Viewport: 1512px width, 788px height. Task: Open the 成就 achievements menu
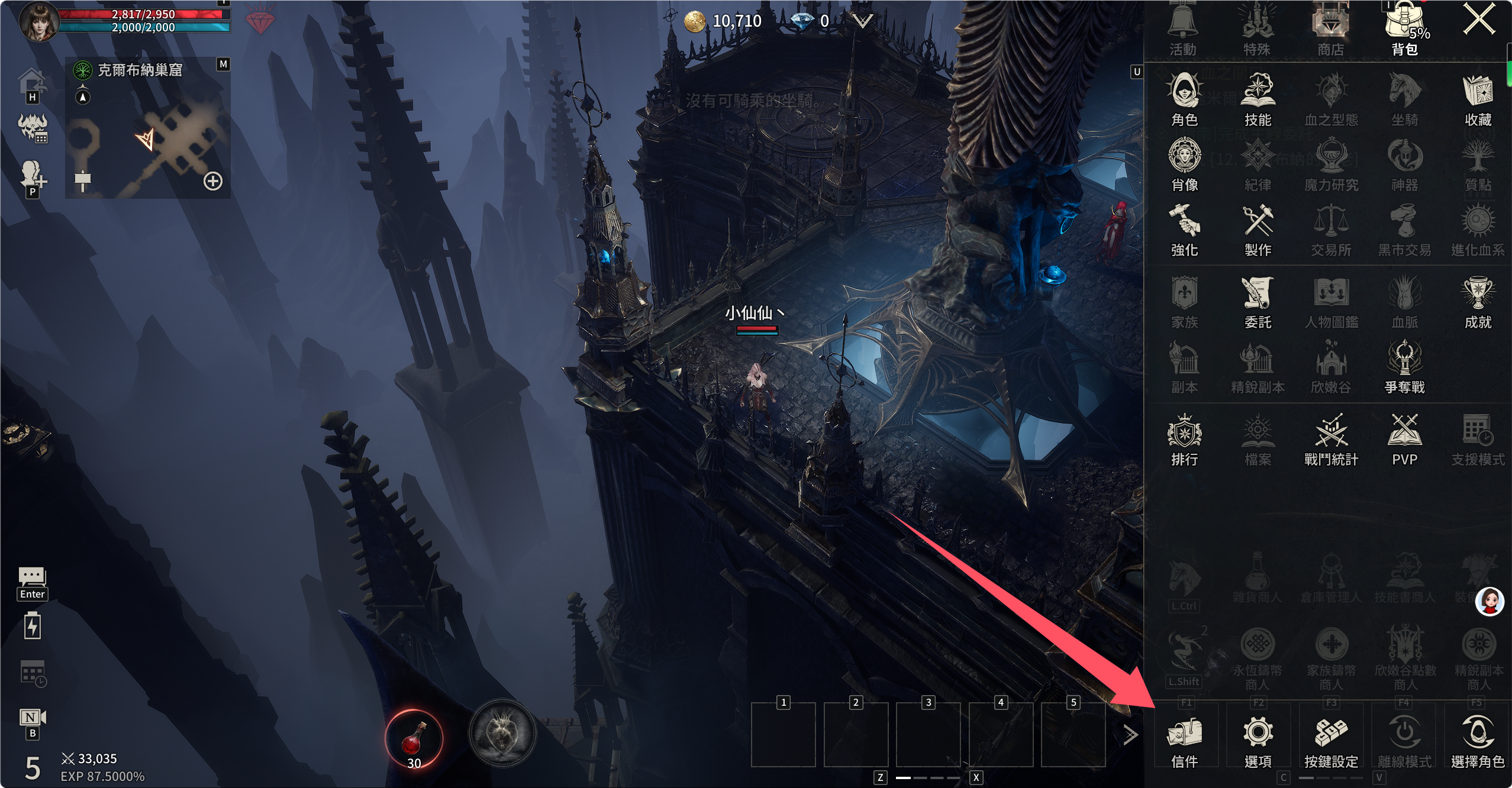click(x=1477, y=301)
